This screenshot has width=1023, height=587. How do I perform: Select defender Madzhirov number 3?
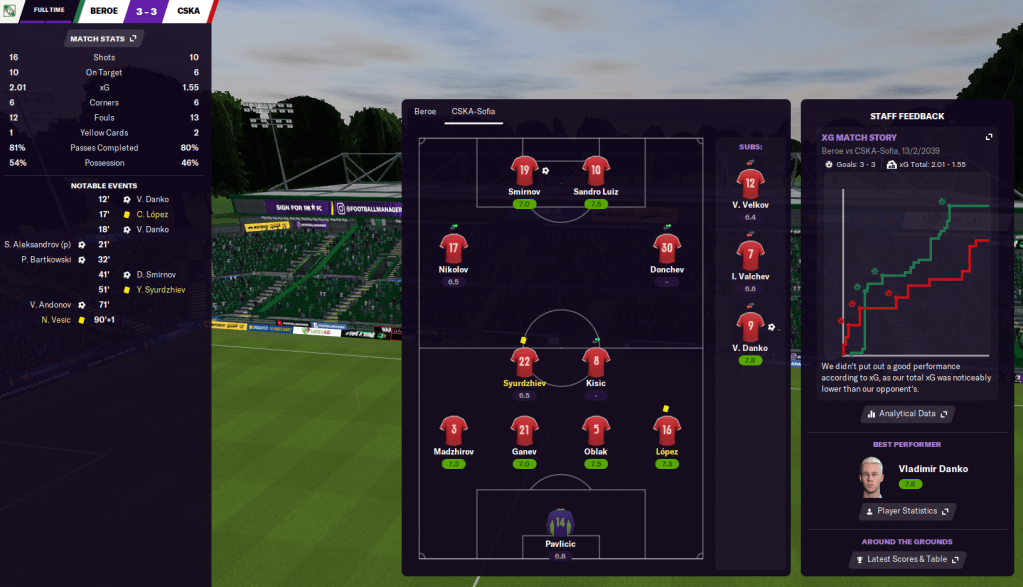point(453,431)
